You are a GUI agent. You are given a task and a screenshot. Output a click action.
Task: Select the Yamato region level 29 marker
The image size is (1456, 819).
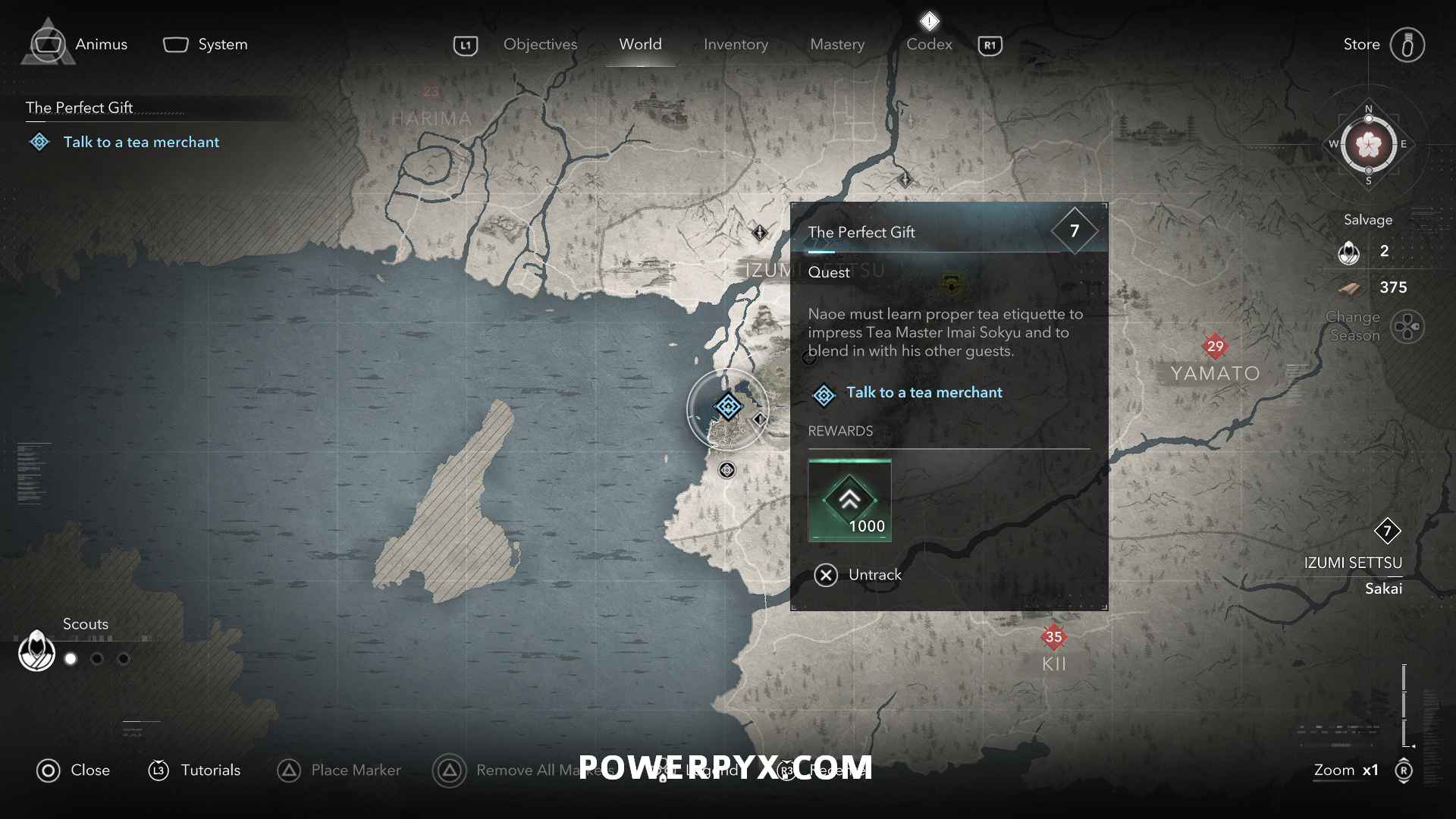click(x=1215, y=347)
